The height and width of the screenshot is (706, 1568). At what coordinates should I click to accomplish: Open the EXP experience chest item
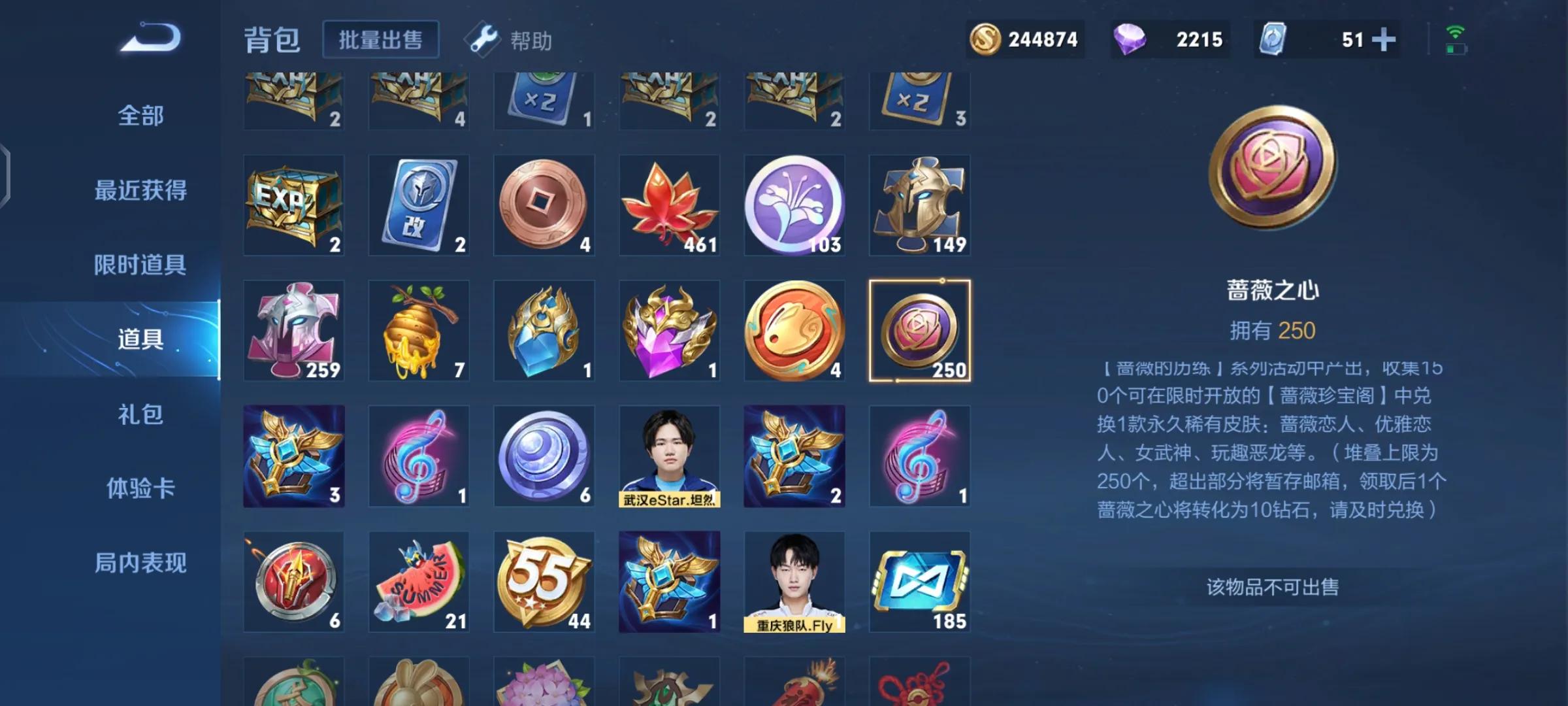tap(293, 206)
